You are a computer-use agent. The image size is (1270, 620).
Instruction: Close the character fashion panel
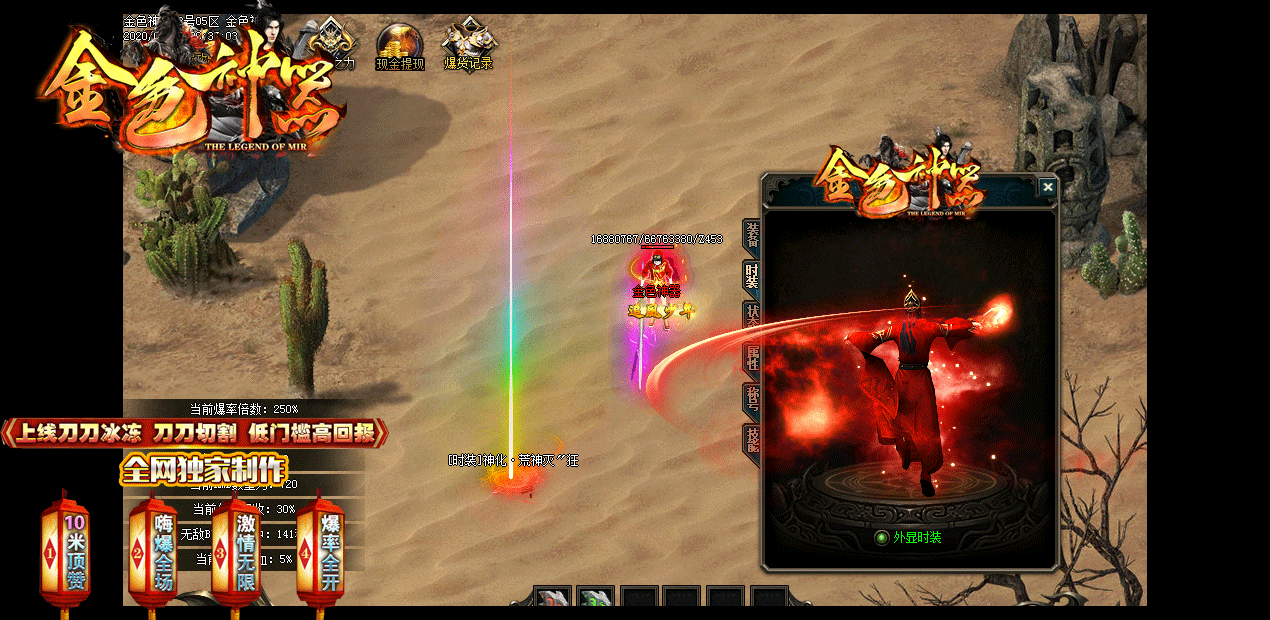(x=1047, y=187)
